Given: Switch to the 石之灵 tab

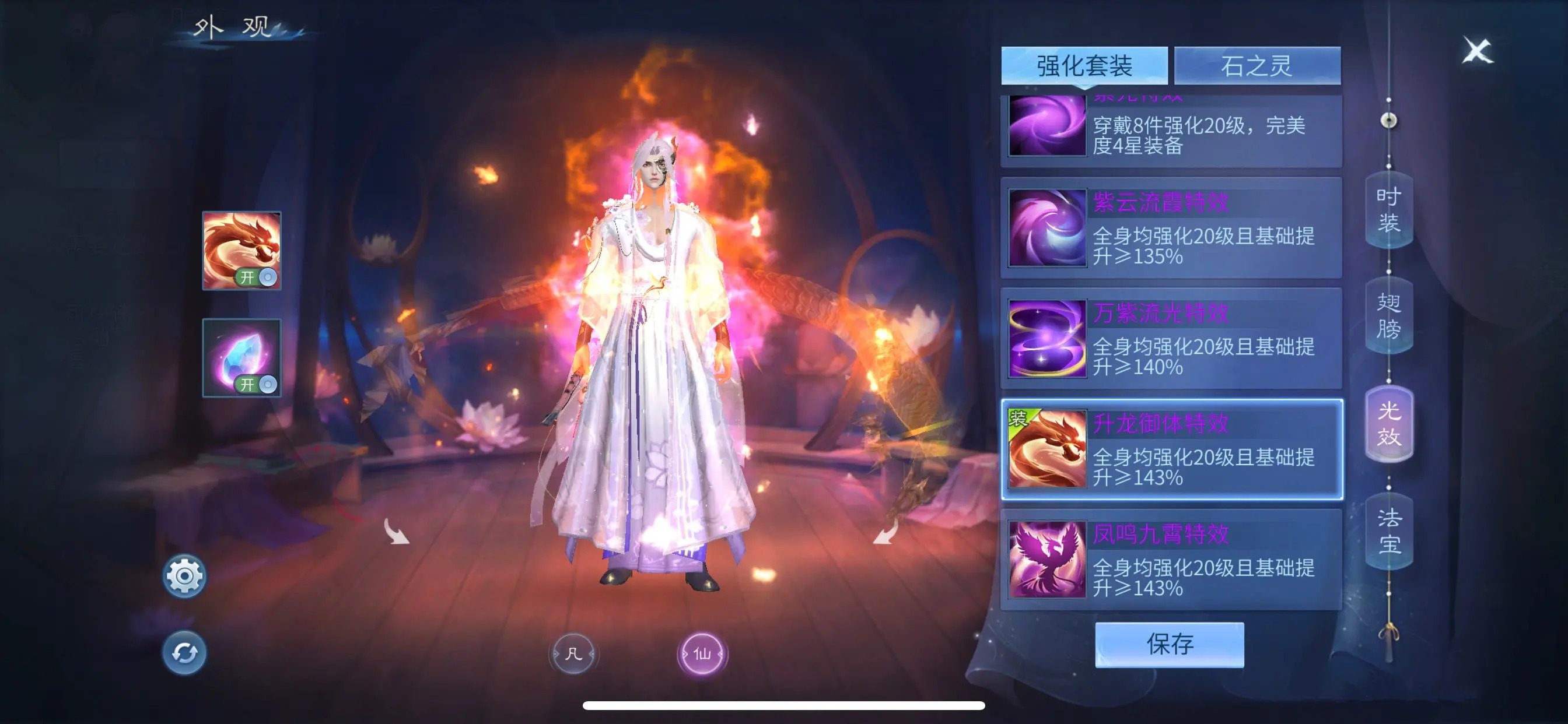Looking at the screenshot, I should (x=1256, y=66).
